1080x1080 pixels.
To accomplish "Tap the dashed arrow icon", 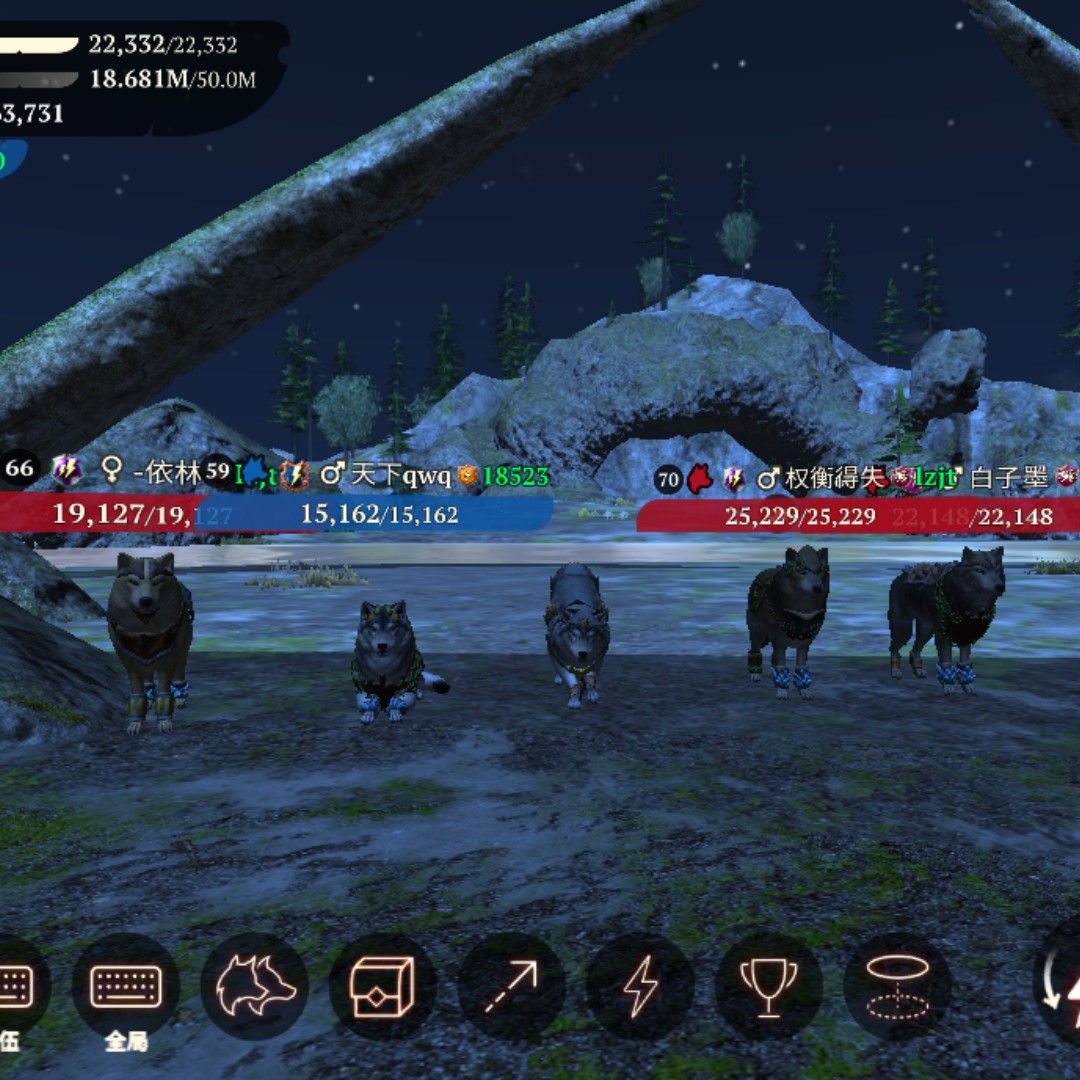I will click(511, 987).
